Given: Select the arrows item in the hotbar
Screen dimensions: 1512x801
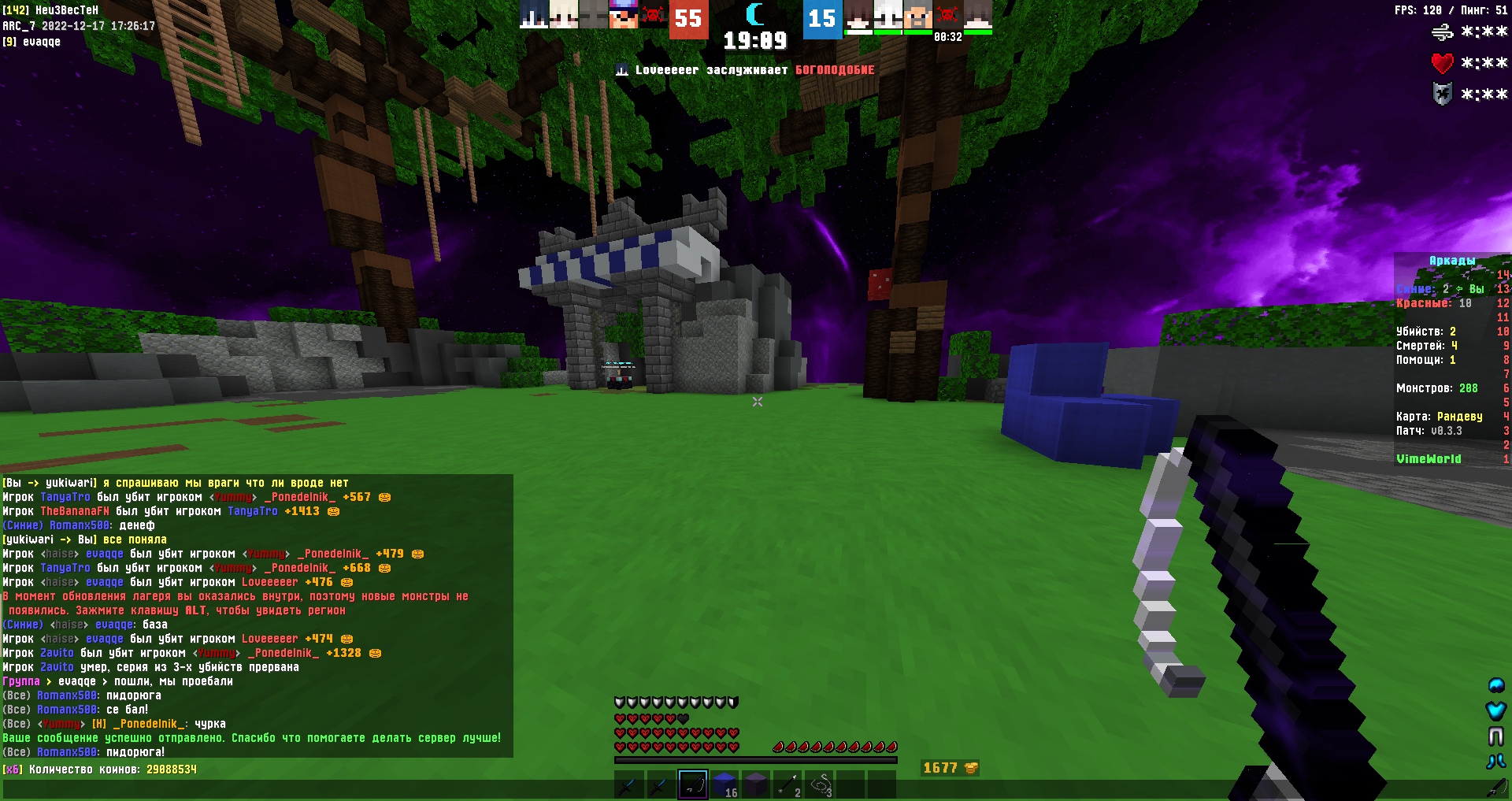Looking at the screenshot, I should coord(787,784).
